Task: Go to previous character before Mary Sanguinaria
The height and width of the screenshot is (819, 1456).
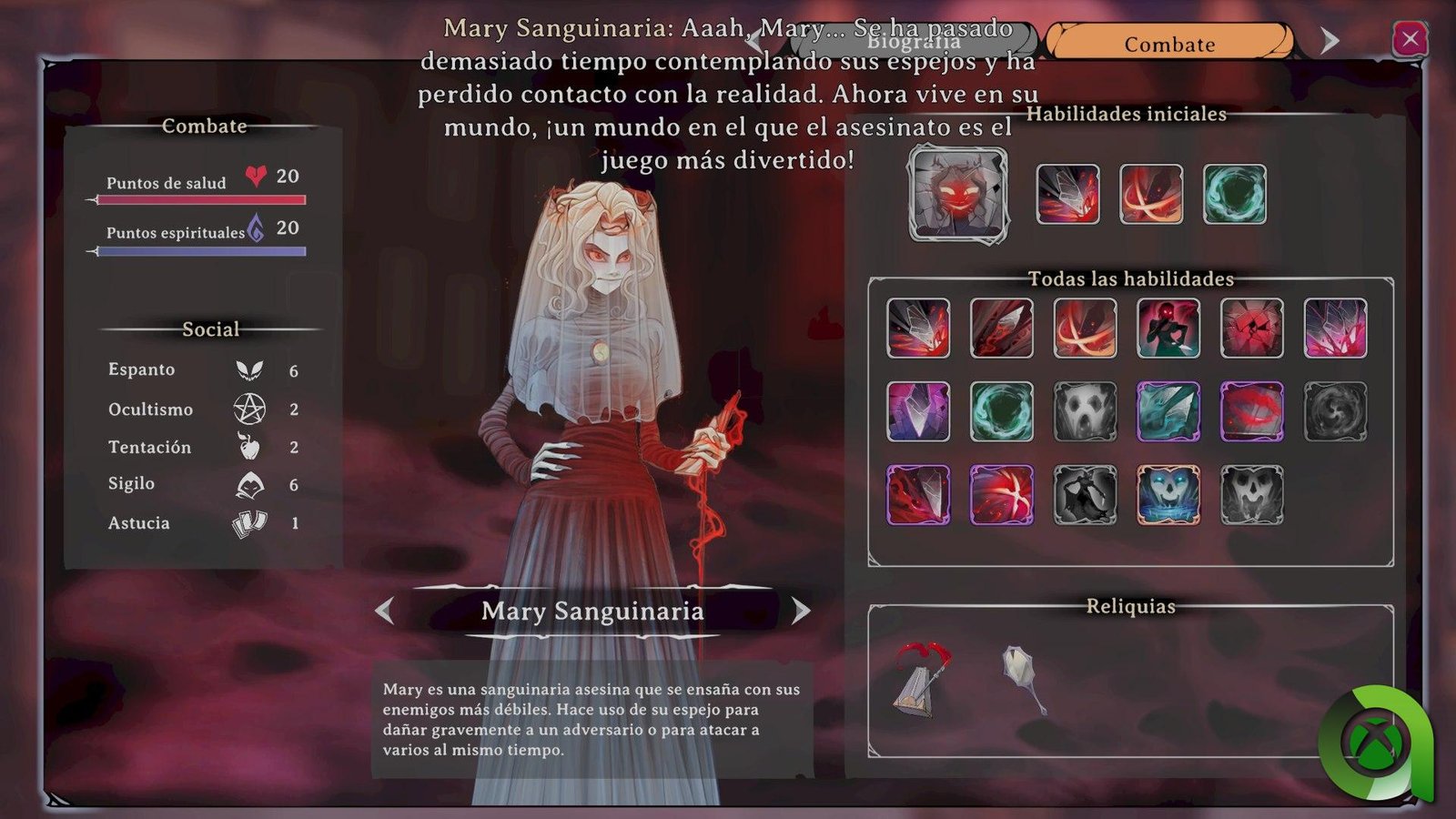Action: pyautogui.click(x=385, y=611)
